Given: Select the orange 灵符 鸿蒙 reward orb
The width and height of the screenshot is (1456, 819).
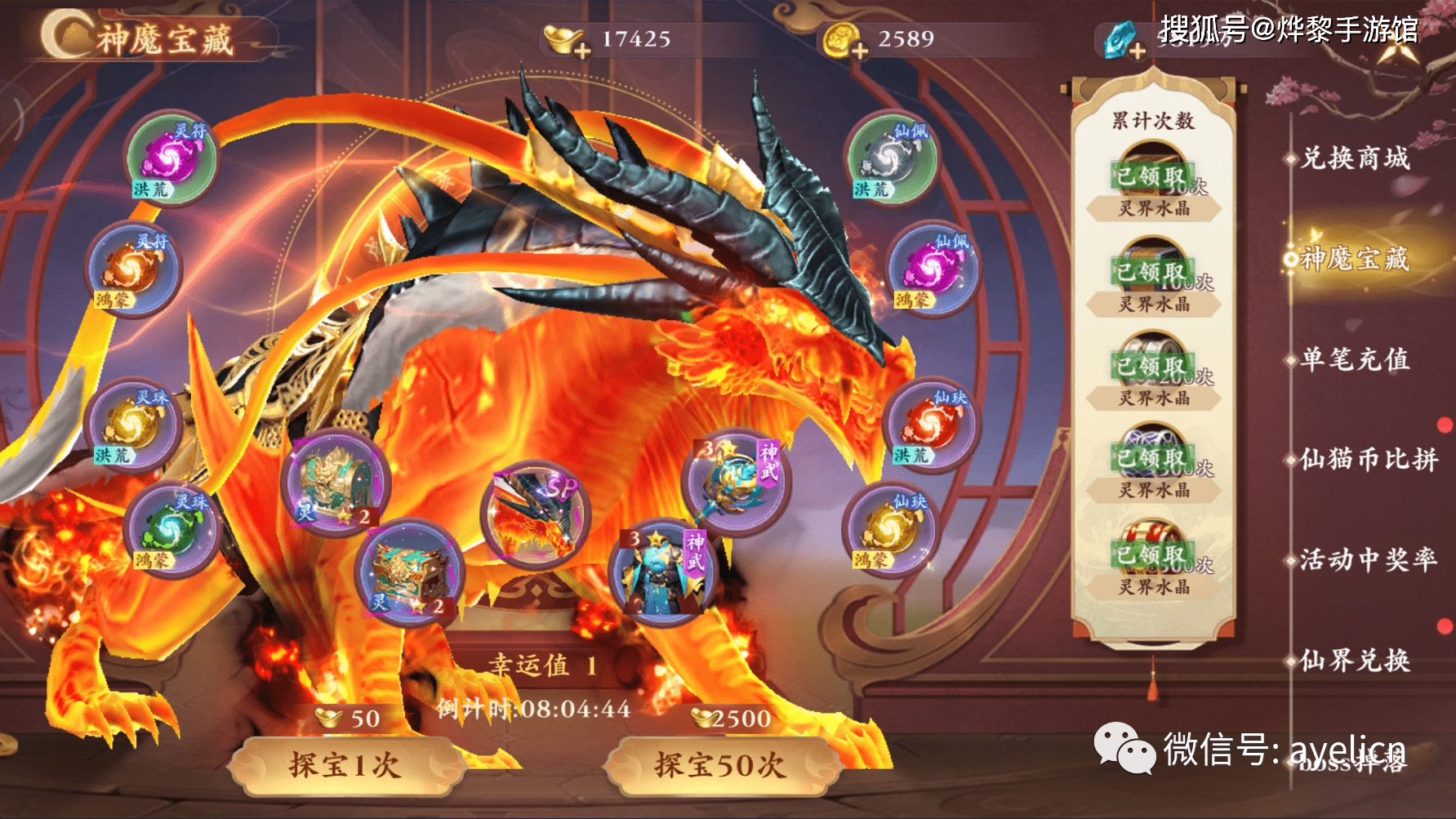Looking at the screenshot, I should tap(132, 269).
